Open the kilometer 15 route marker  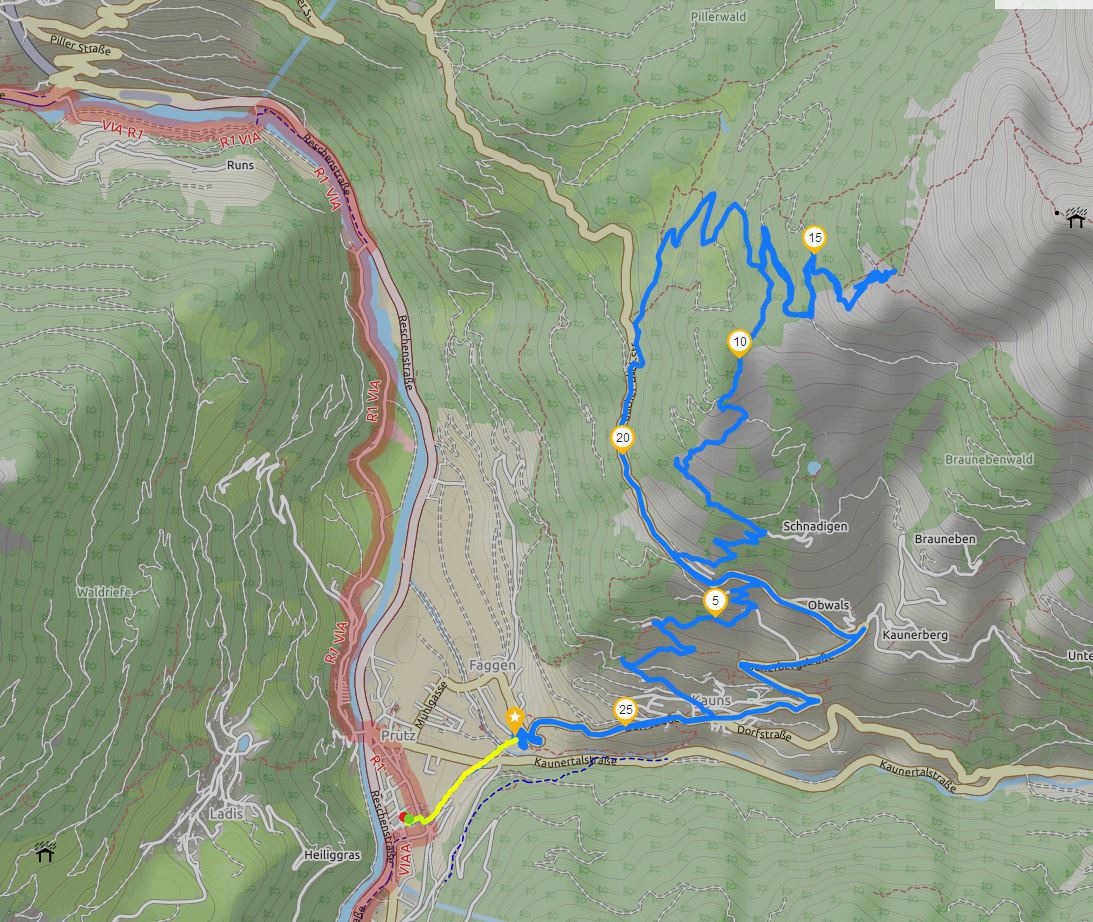click(x=815, y=237)
